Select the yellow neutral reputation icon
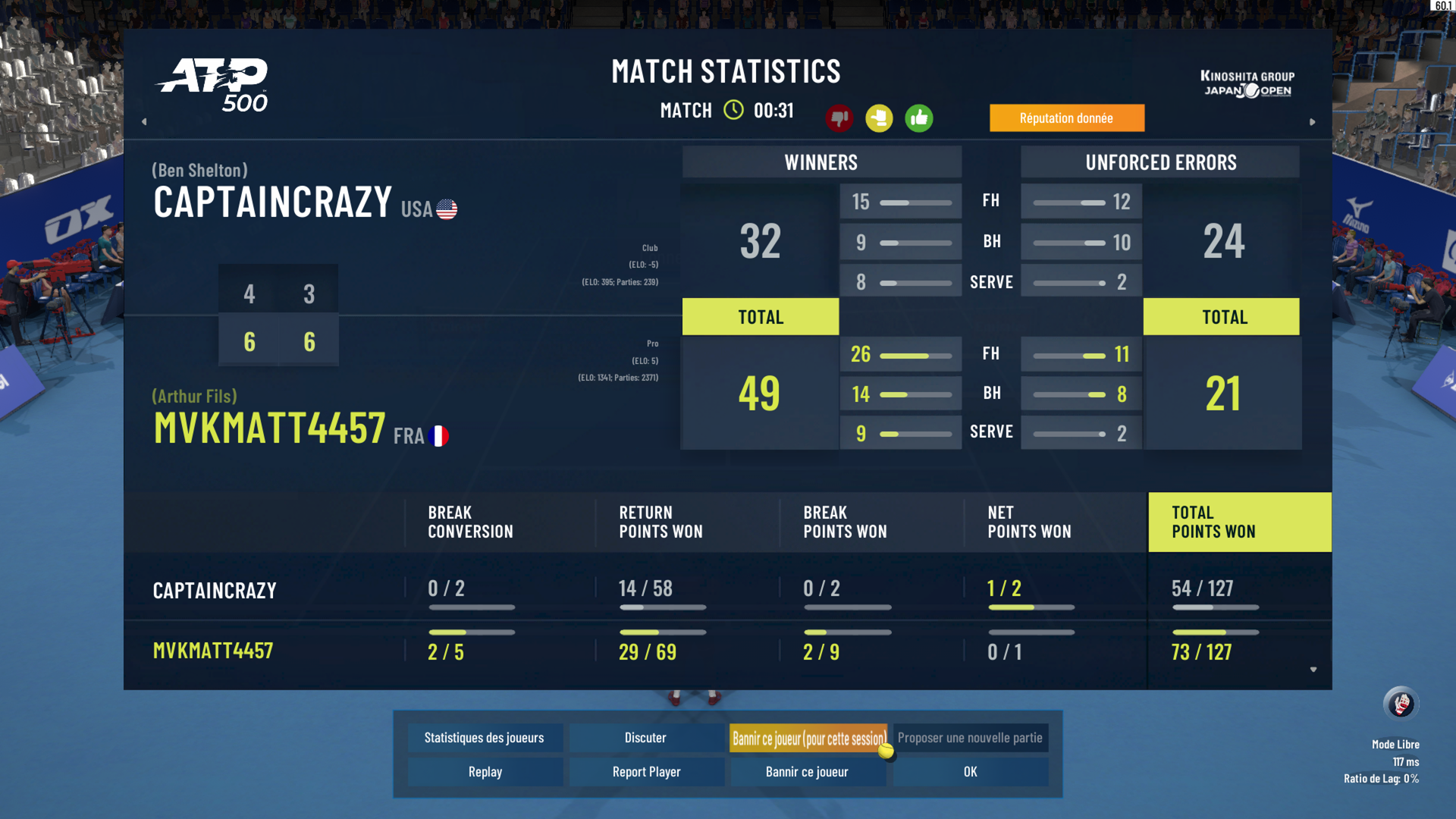The width and height of the screenshot is (1456, 819). click(x=880, y=118)
